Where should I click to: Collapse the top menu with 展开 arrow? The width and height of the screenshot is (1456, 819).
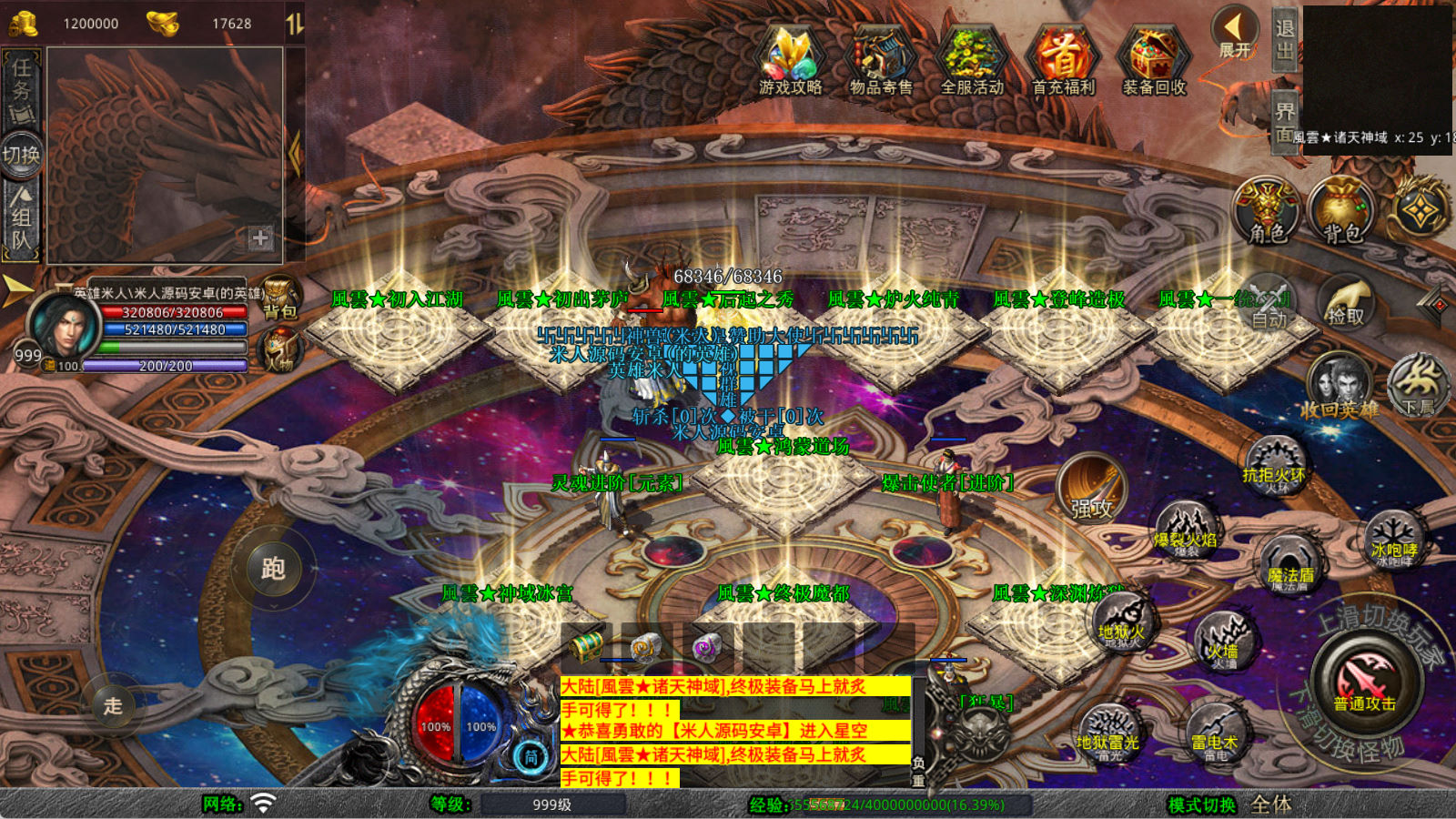coord(1235,34)
